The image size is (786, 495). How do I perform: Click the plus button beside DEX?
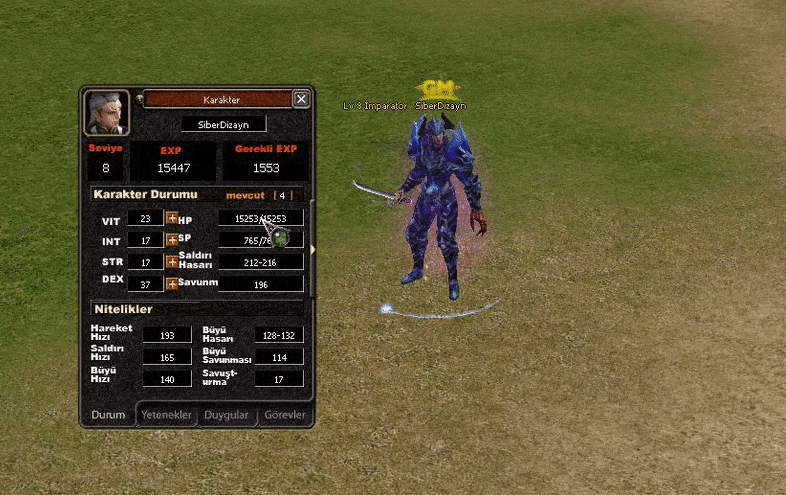point(172,284)
